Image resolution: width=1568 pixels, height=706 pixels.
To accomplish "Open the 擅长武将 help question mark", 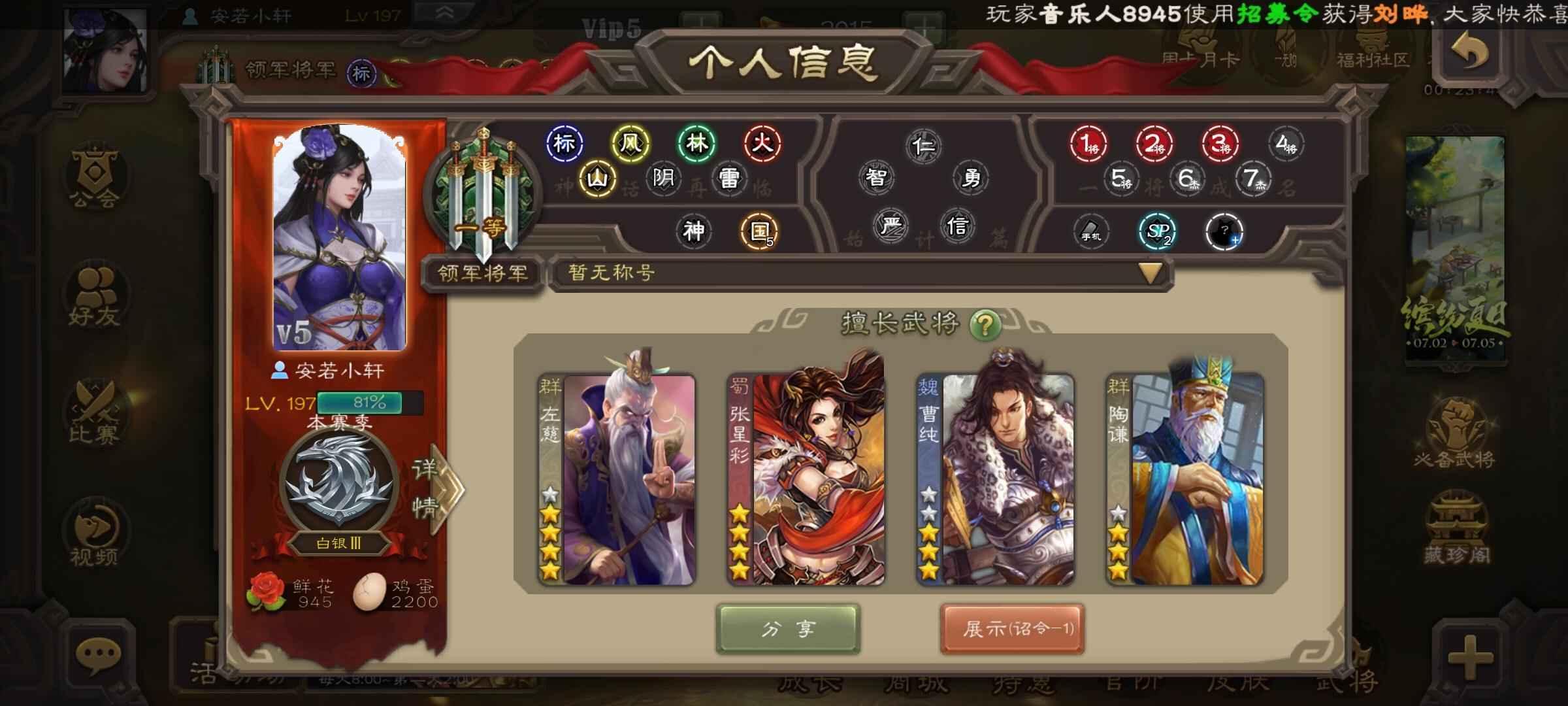I will 985,324.
